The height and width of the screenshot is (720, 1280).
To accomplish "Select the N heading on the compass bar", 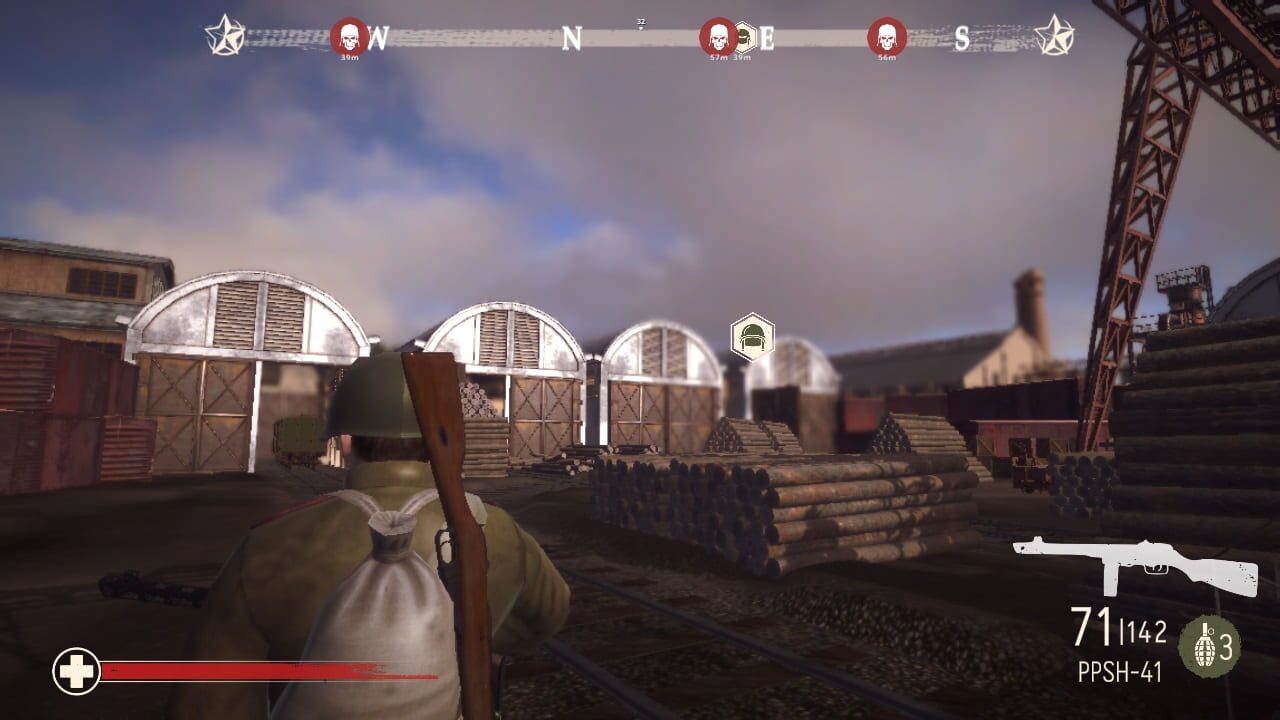I will 571,36.
